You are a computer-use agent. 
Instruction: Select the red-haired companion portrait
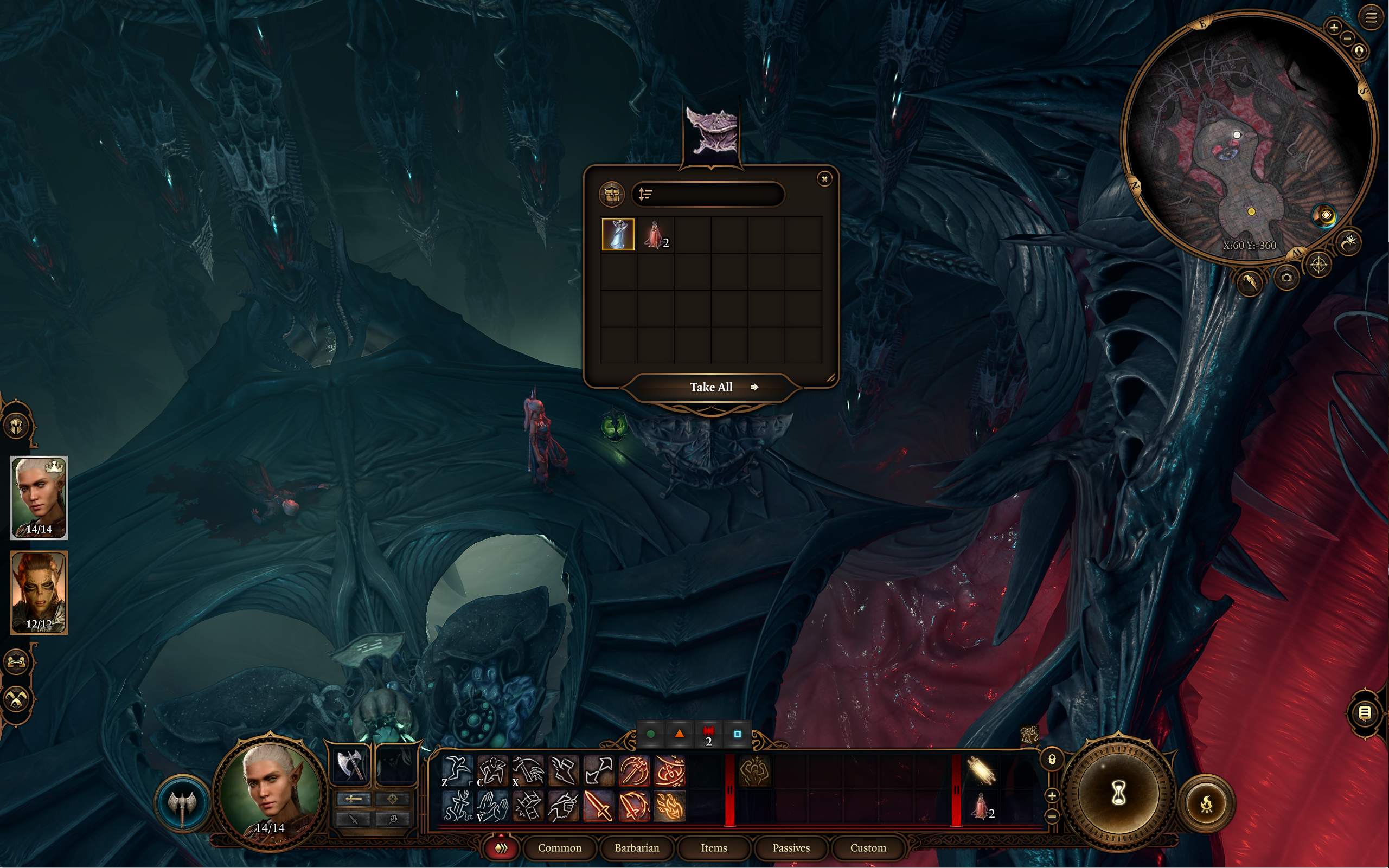[x=39, y=592]
